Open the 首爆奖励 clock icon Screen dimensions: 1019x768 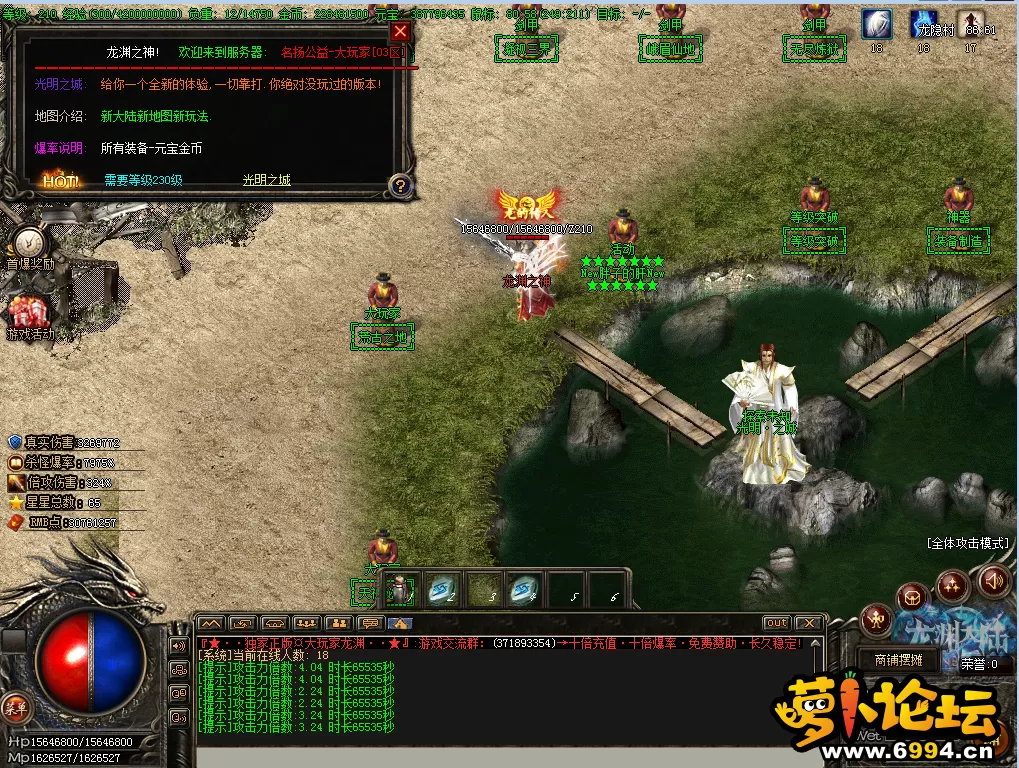tap(29, 243)
